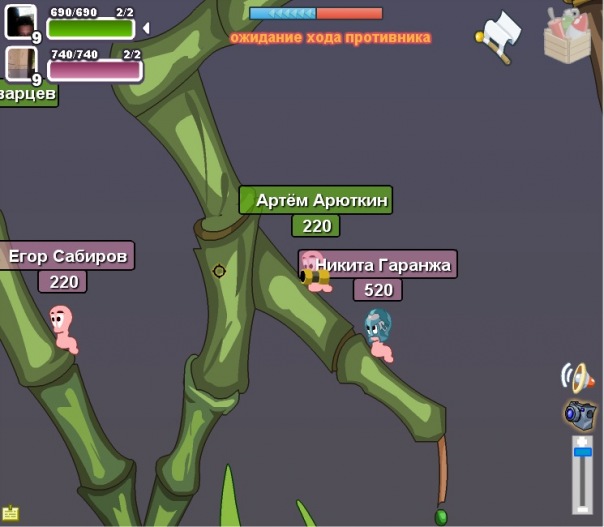
Task: Click the plus at the zoom slider top
Action: tap(582, 440)
